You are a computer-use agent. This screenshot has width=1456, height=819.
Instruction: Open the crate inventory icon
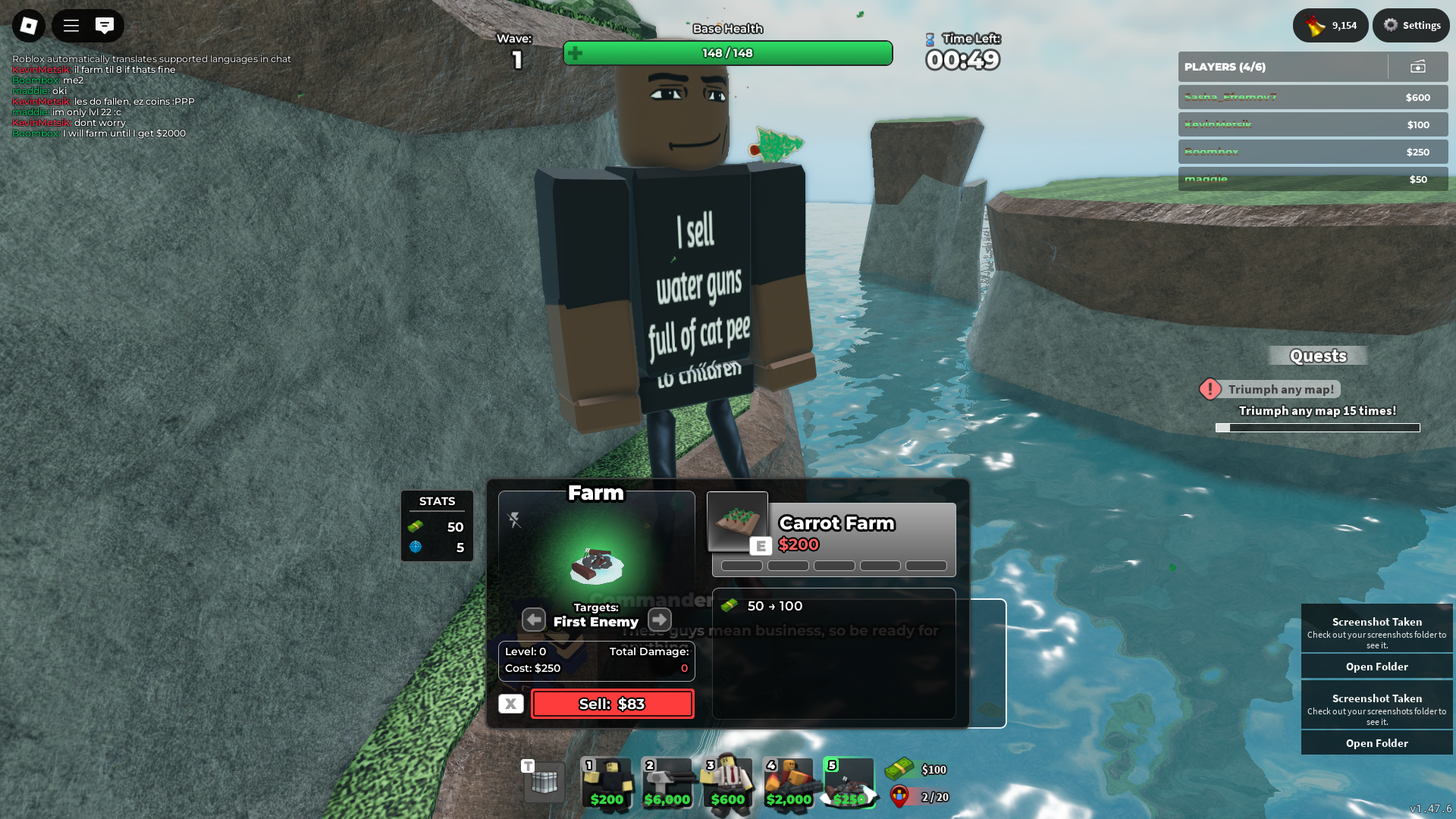(544, 783)
